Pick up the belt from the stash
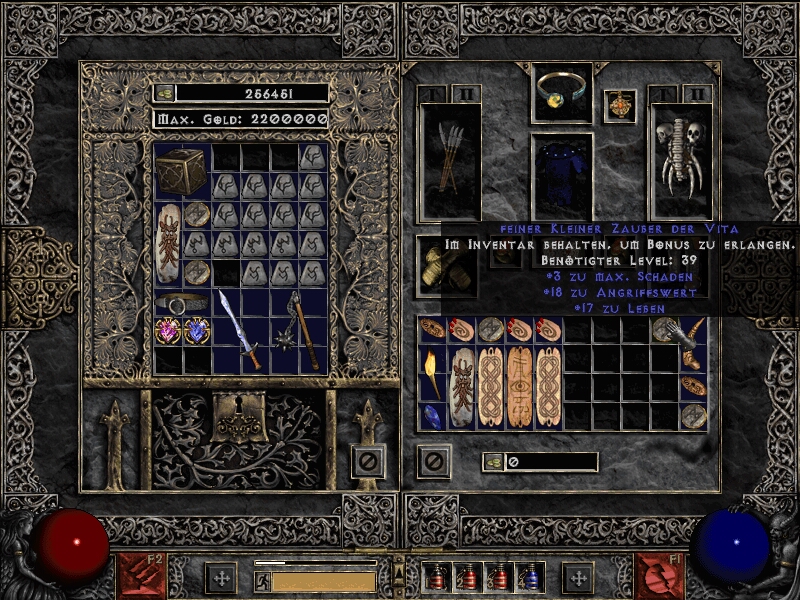 (182, 302)
